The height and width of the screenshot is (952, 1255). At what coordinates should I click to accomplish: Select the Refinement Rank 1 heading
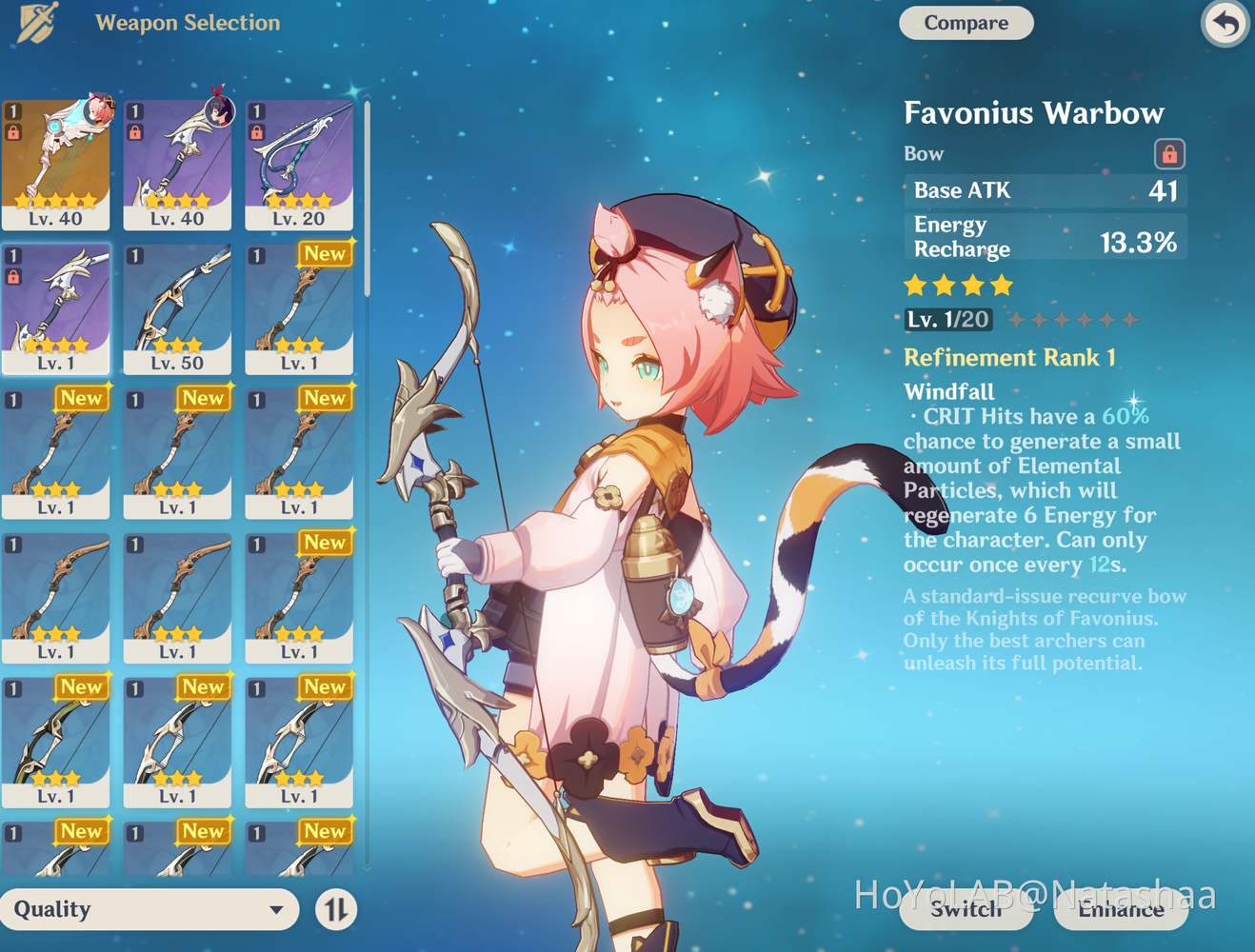tap(1009, 358)
